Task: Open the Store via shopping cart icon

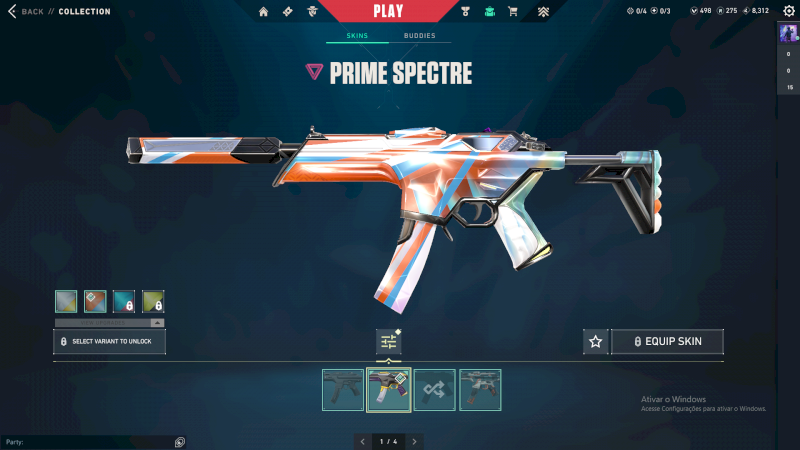Action: 513,11
